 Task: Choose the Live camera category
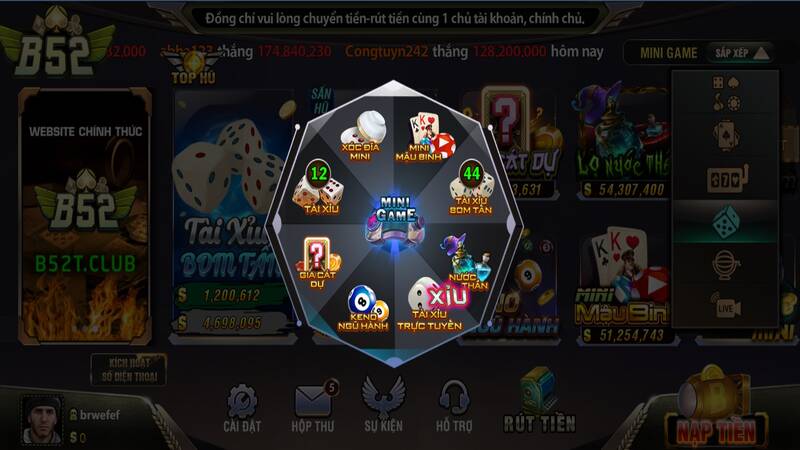[727, 304]
